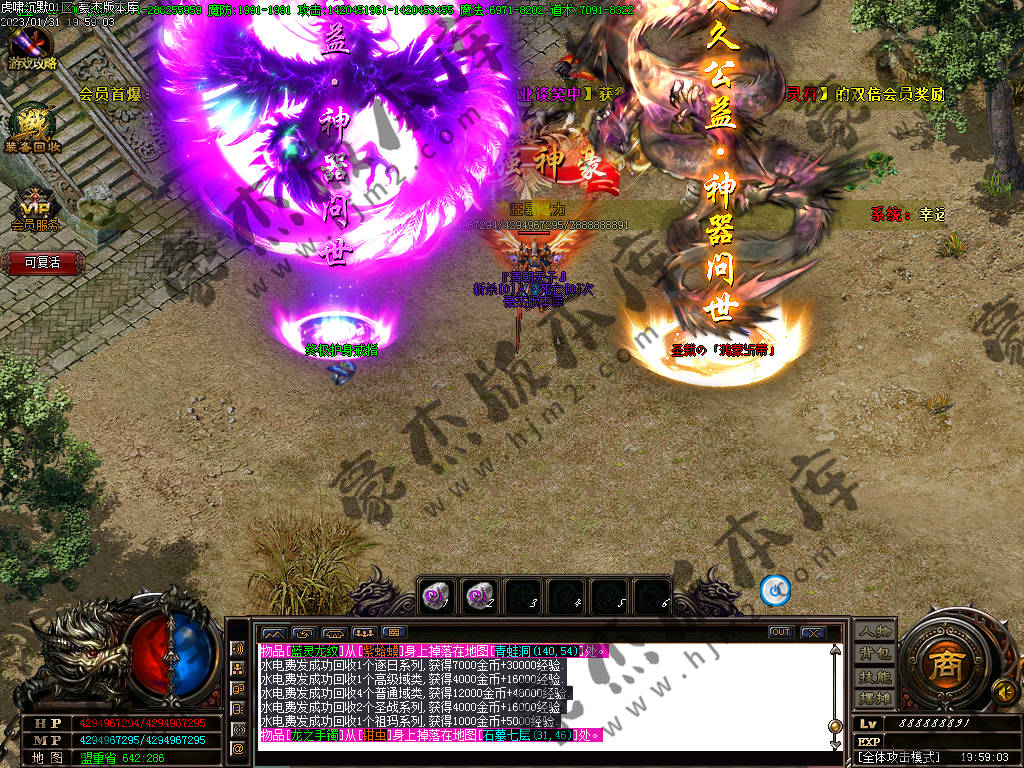Image resolution: width=1024 pixels, height=768 pixels.
Task: Click the blue round power icon
Action: pyautogui.click(x=775, y=591)
